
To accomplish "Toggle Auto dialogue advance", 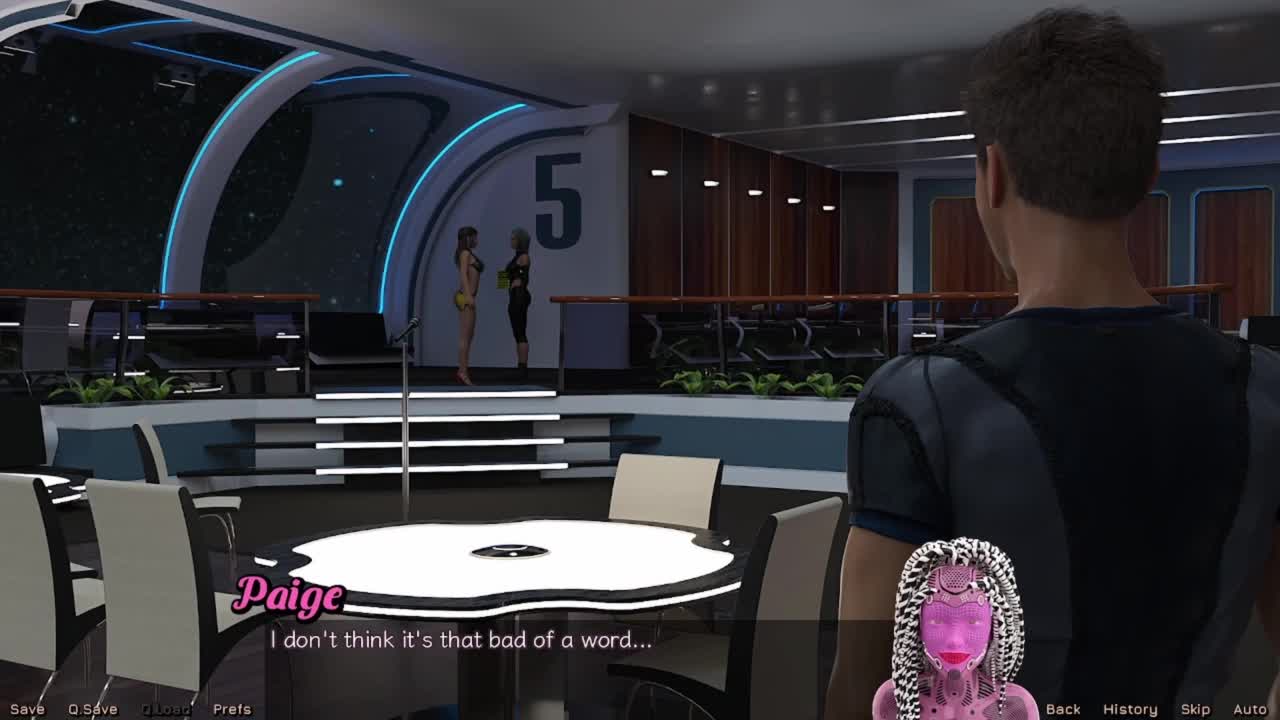I will pyautogui.click(x=1250, y=709).
